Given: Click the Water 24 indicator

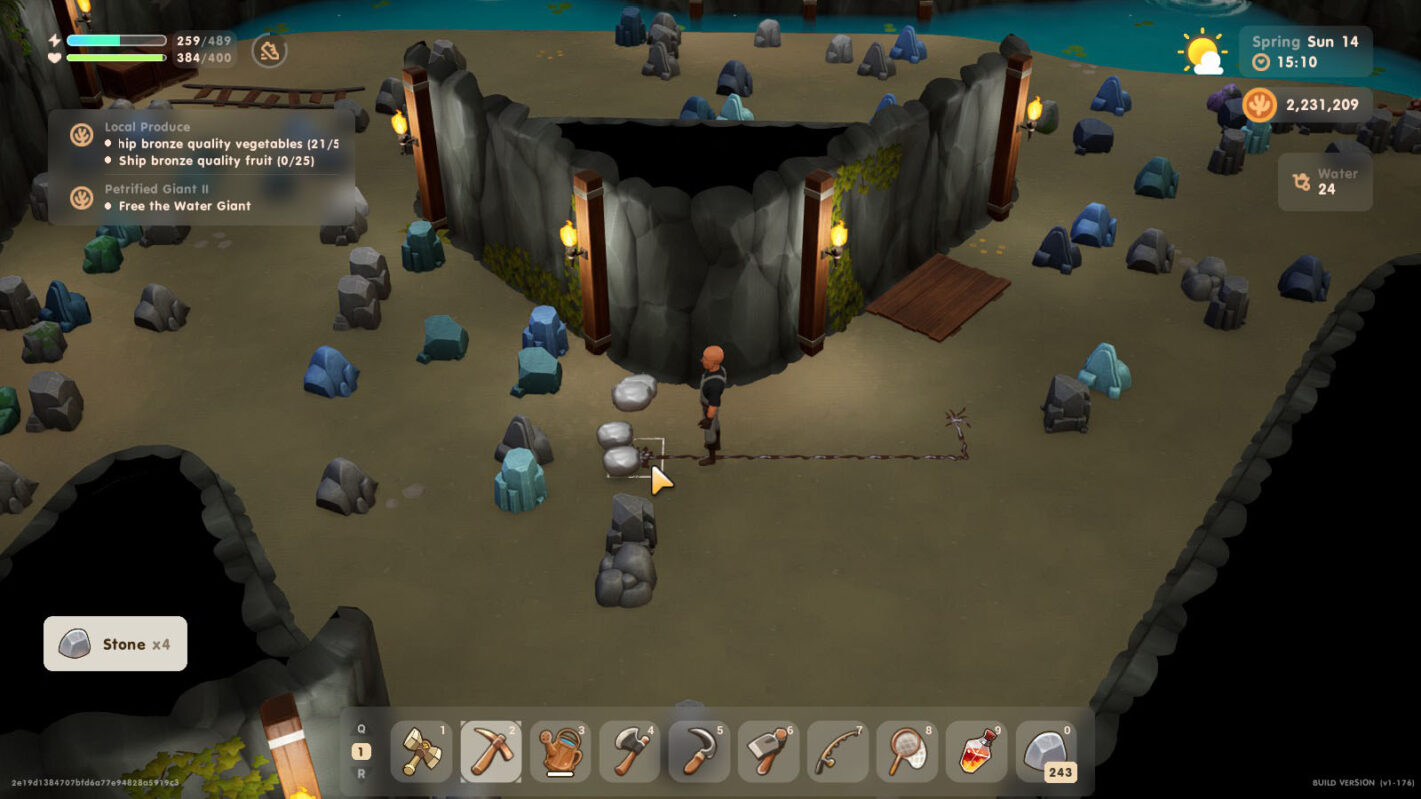Looking at the screenshot, I should [1325, 181].
